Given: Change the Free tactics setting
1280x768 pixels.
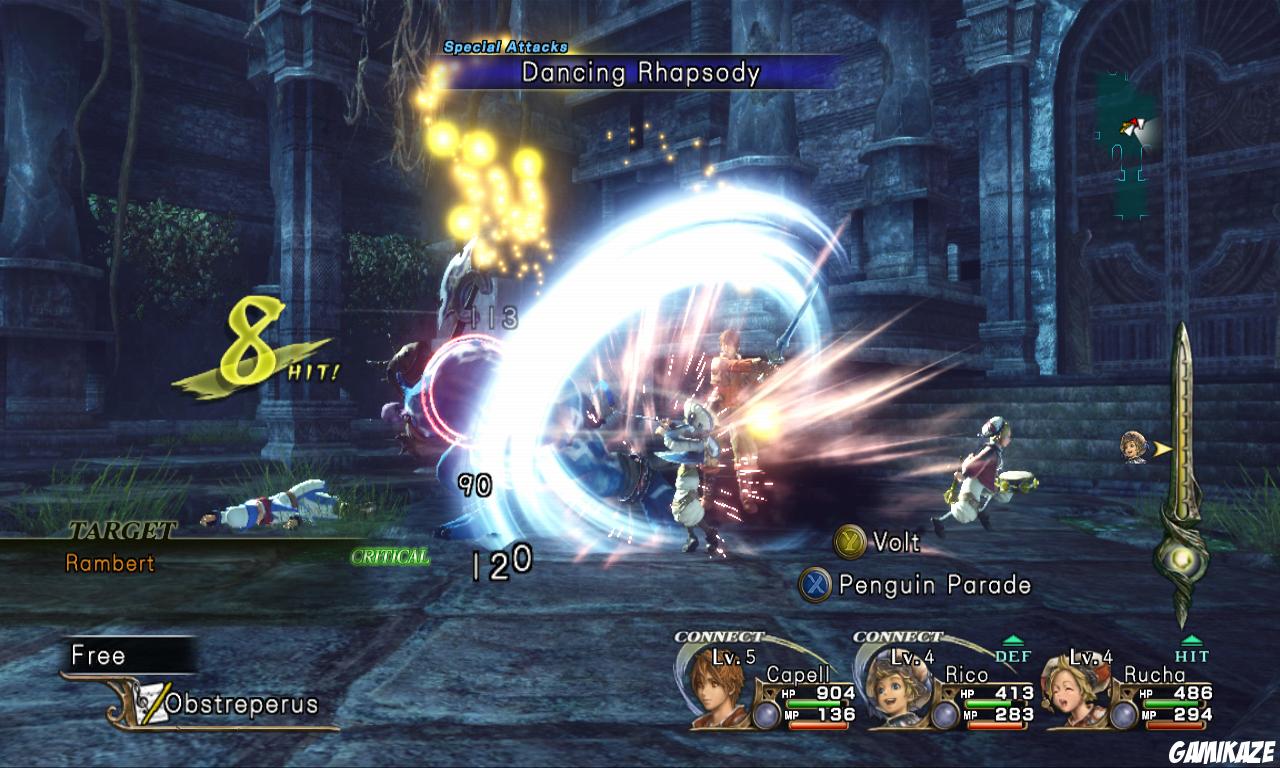Looking at the screenshot, I should tap(128, 655).
